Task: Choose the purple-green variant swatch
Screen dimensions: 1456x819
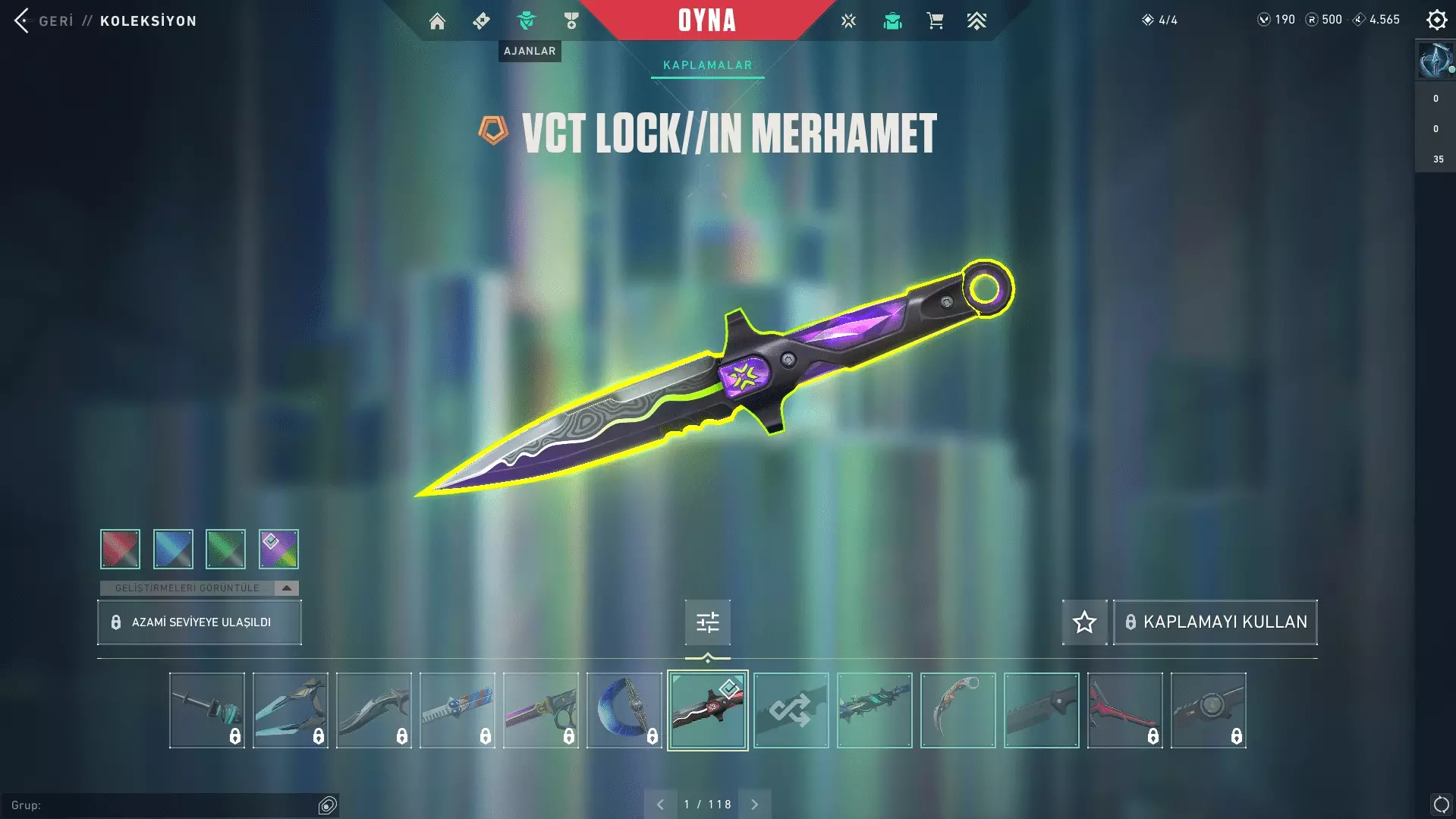Action: tap(278, 549)
